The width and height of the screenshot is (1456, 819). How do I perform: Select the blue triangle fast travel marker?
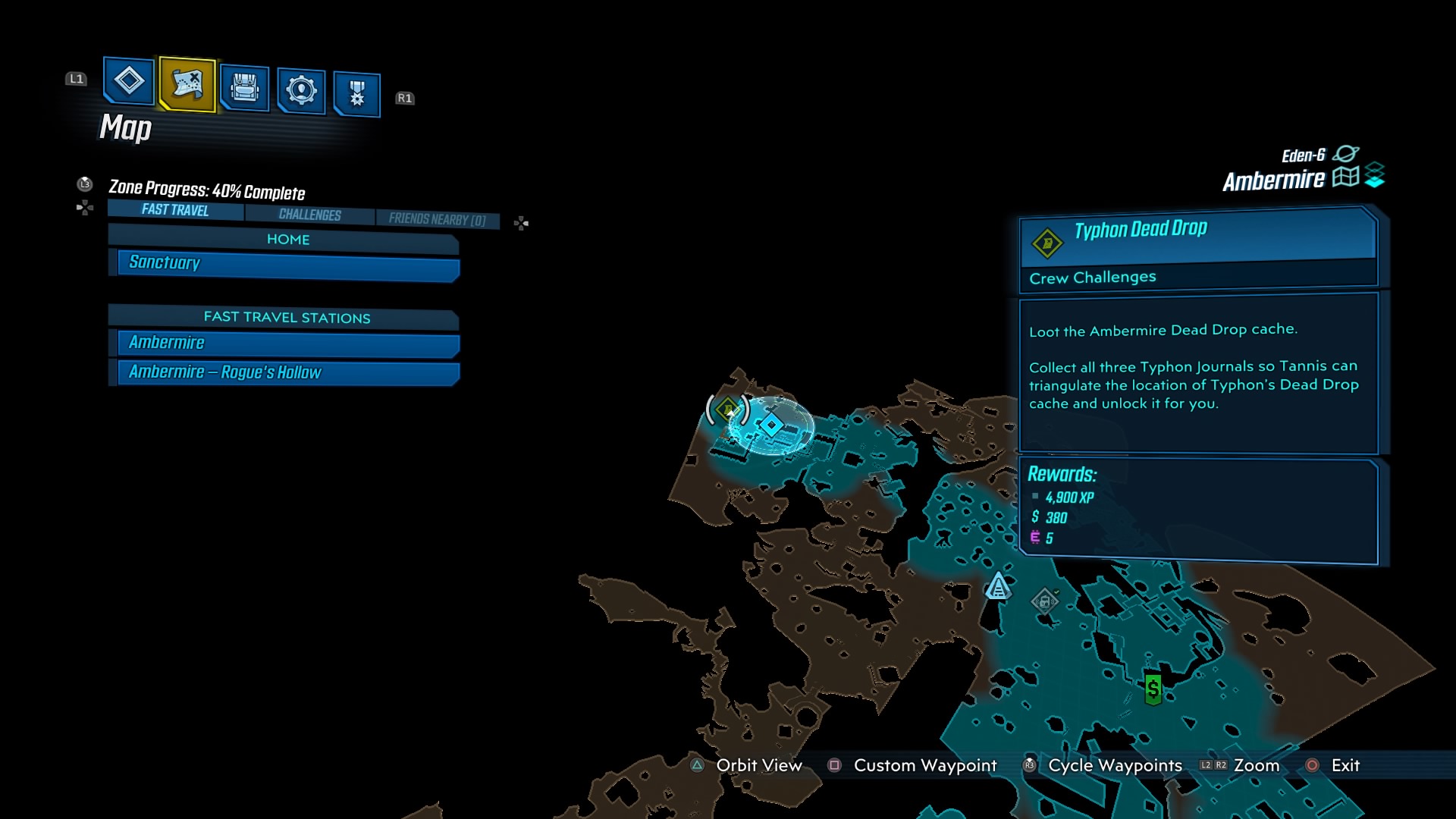998,587
